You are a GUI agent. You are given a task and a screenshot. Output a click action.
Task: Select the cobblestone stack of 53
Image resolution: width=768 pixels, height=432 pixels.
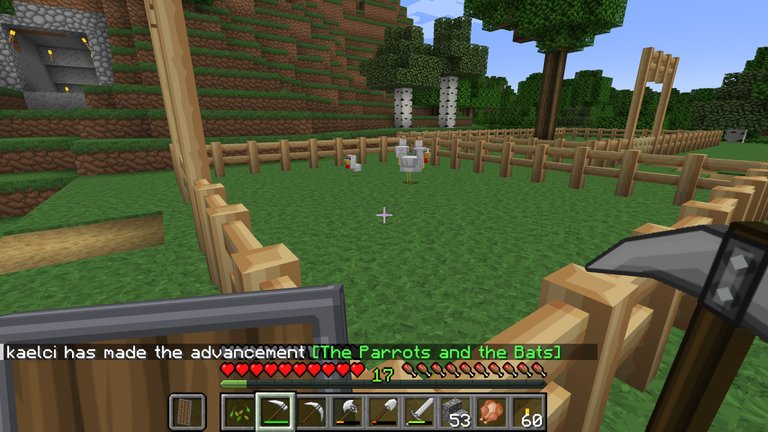[457, 412]
